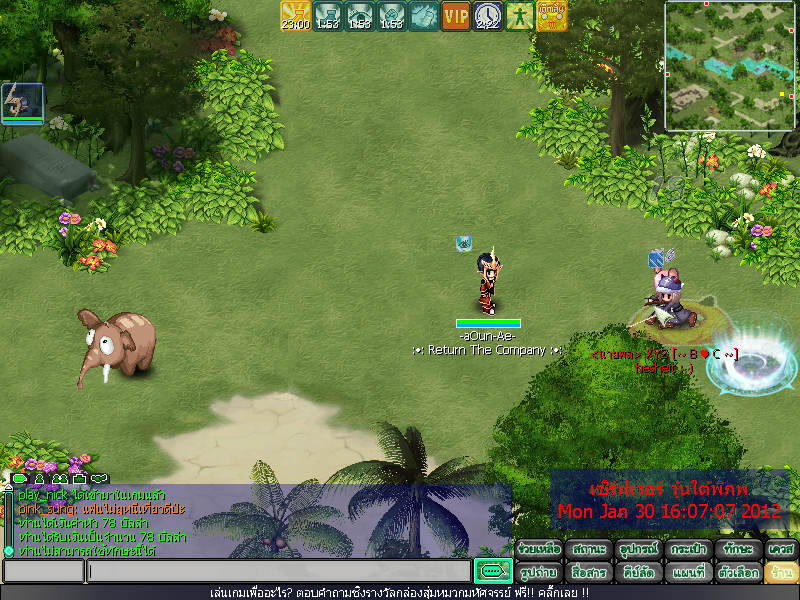Click the orange VIP icon
This screenshot has height=600, width=800.
click(x=456, y=16)
